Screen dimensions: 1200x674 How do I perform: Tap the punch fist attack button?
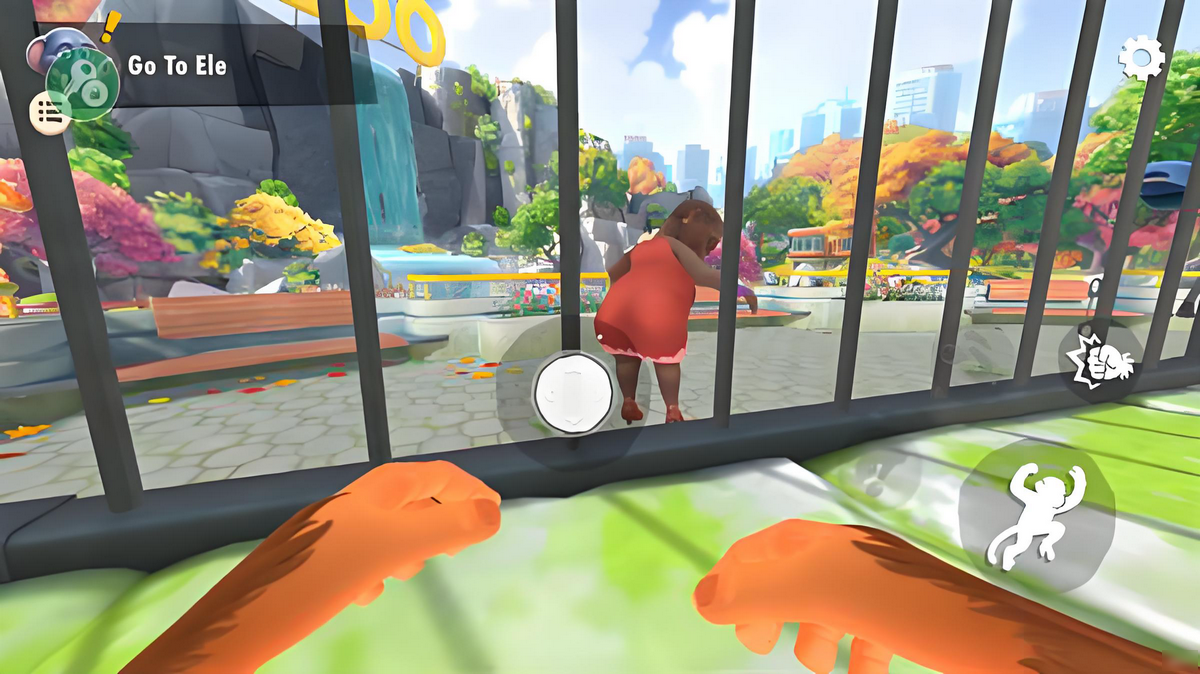click(1099, 361)
